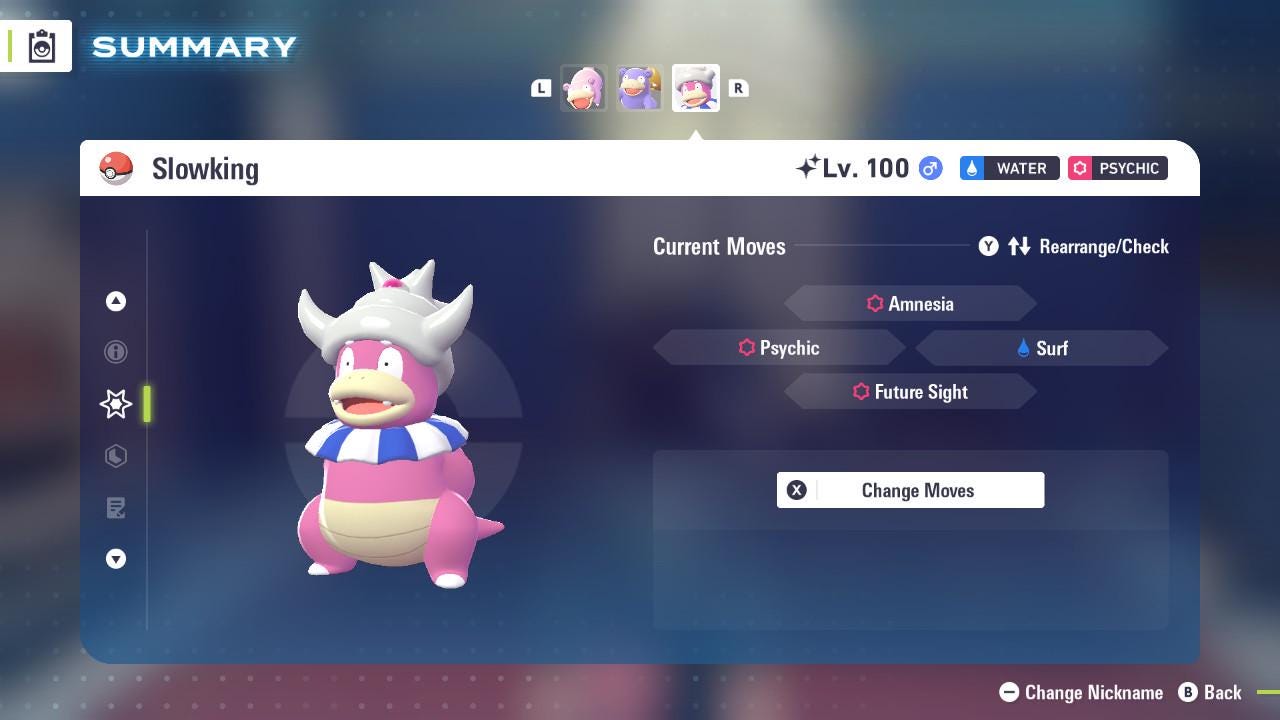Select the star-shaped moves page icon
1280x720 pixels.
click(x=115, y=404)
